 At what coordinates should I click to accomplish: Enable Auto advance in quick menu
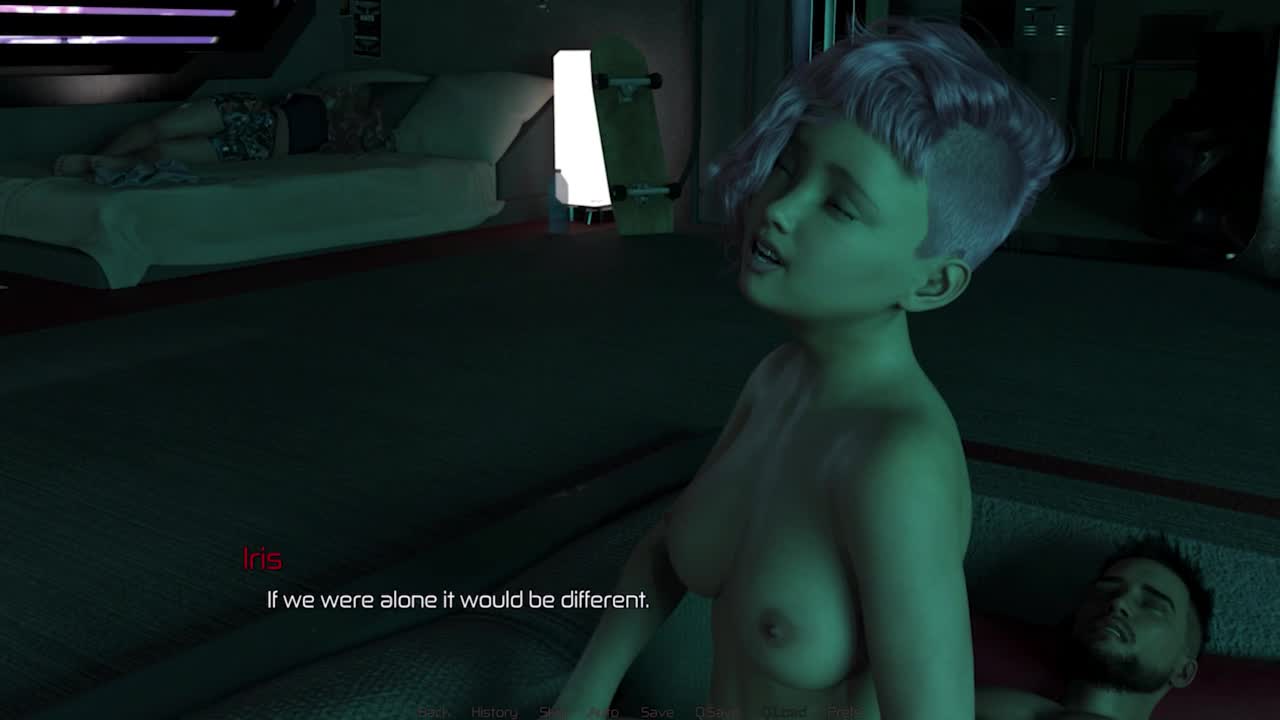pyautogui.click(x=603, y=712)
